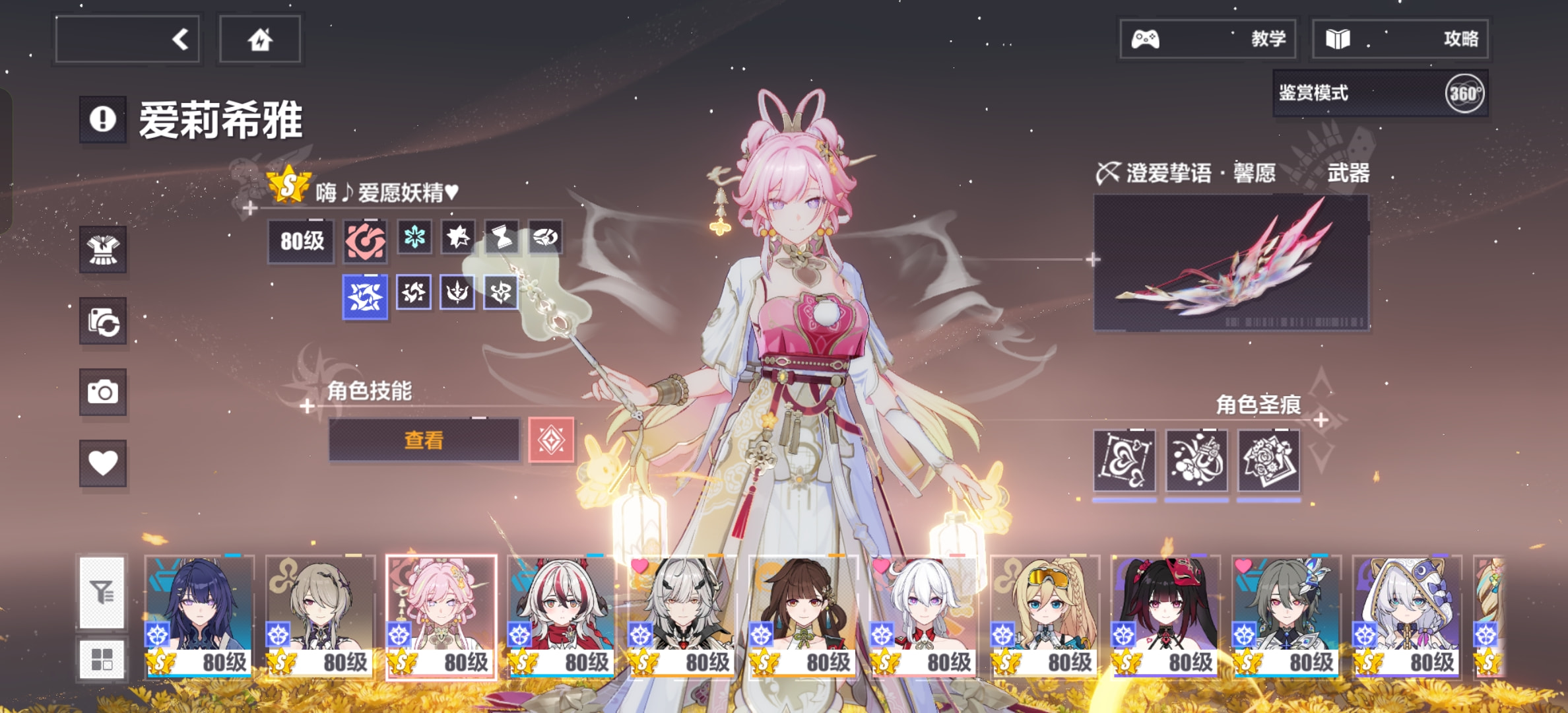Viewport: 1568px width, 713px height.
Task: Select the blonde goggles character portrait
Action: [1045, 616]
